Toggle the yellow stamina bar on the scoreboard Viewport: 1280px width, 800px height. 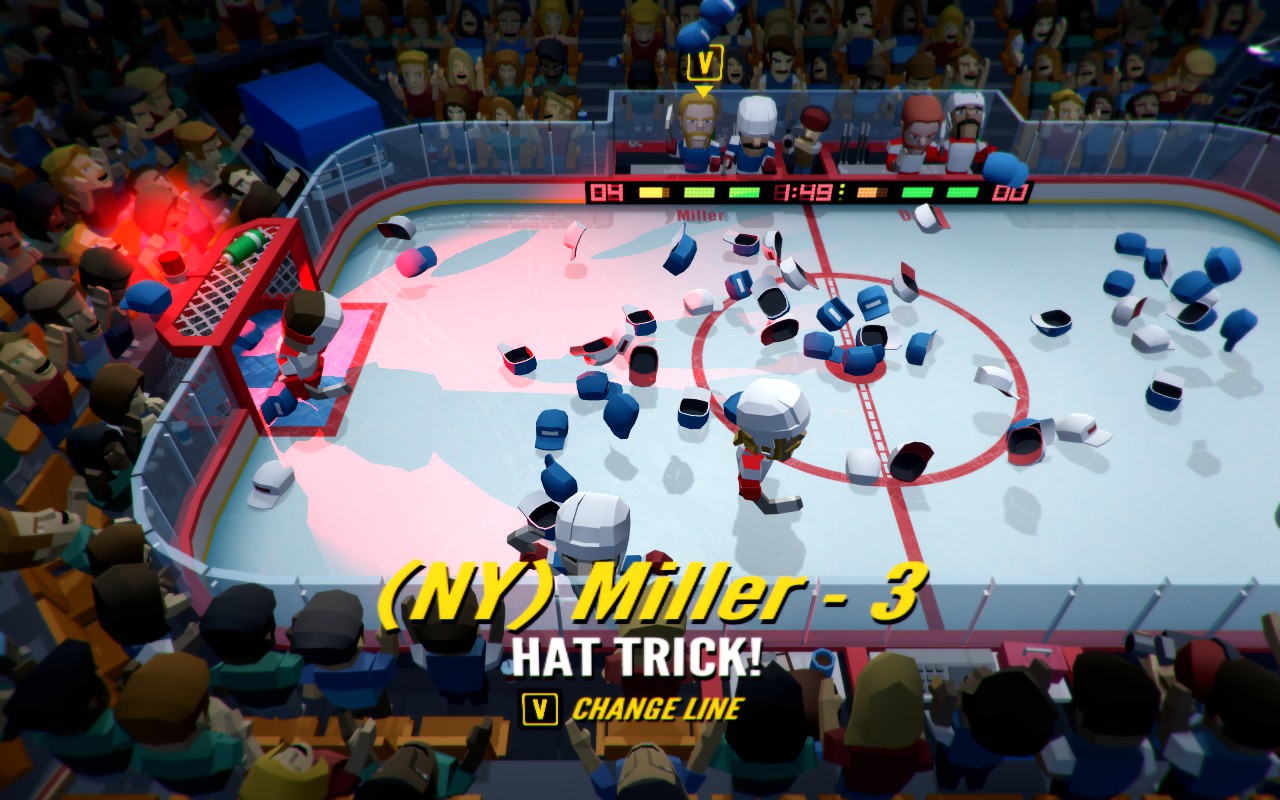[x=653, y=192]
